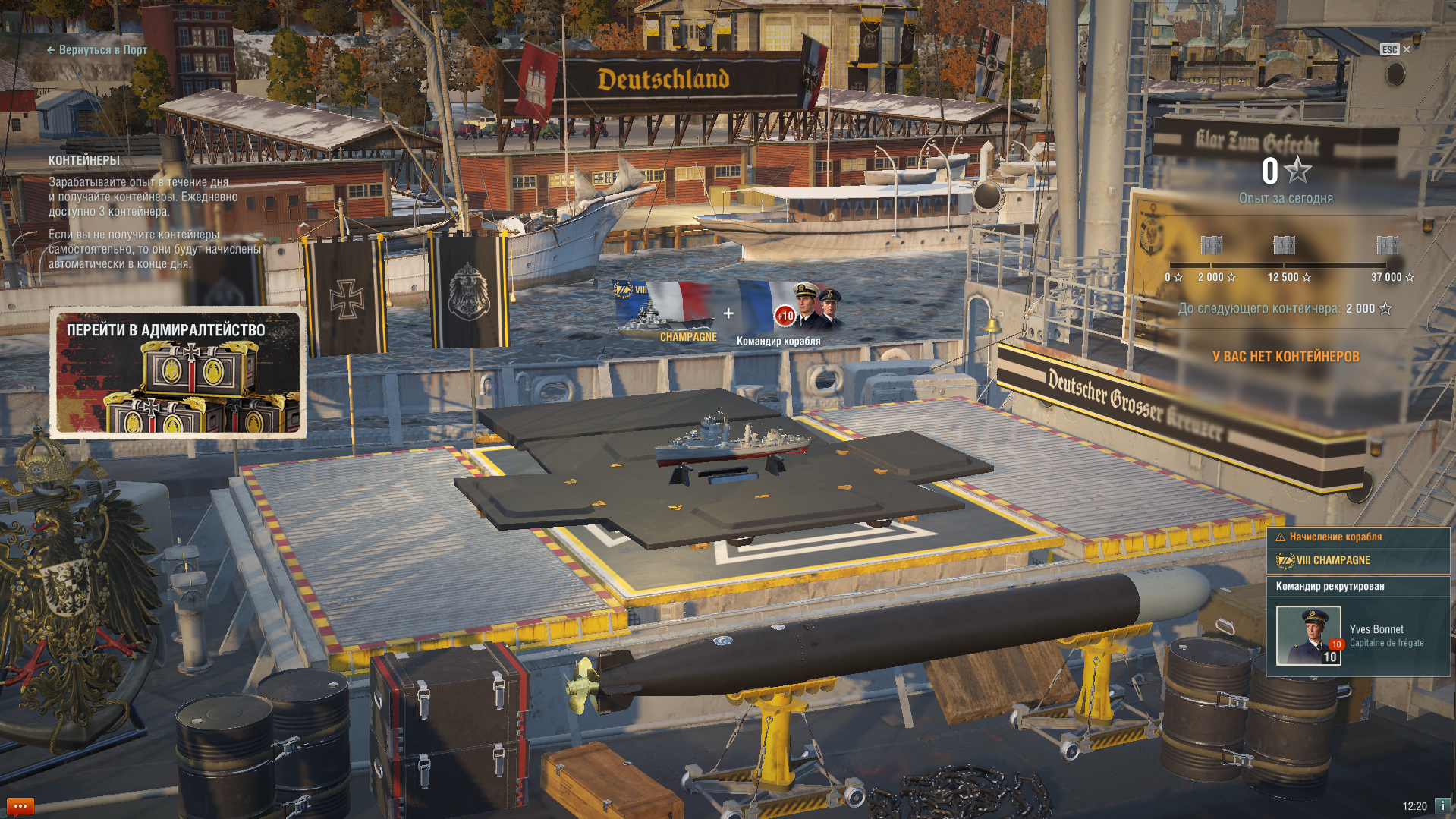Viewport: 1456px width, 819px height.
Task: Open the orange chat button
Action: point(20,806)
